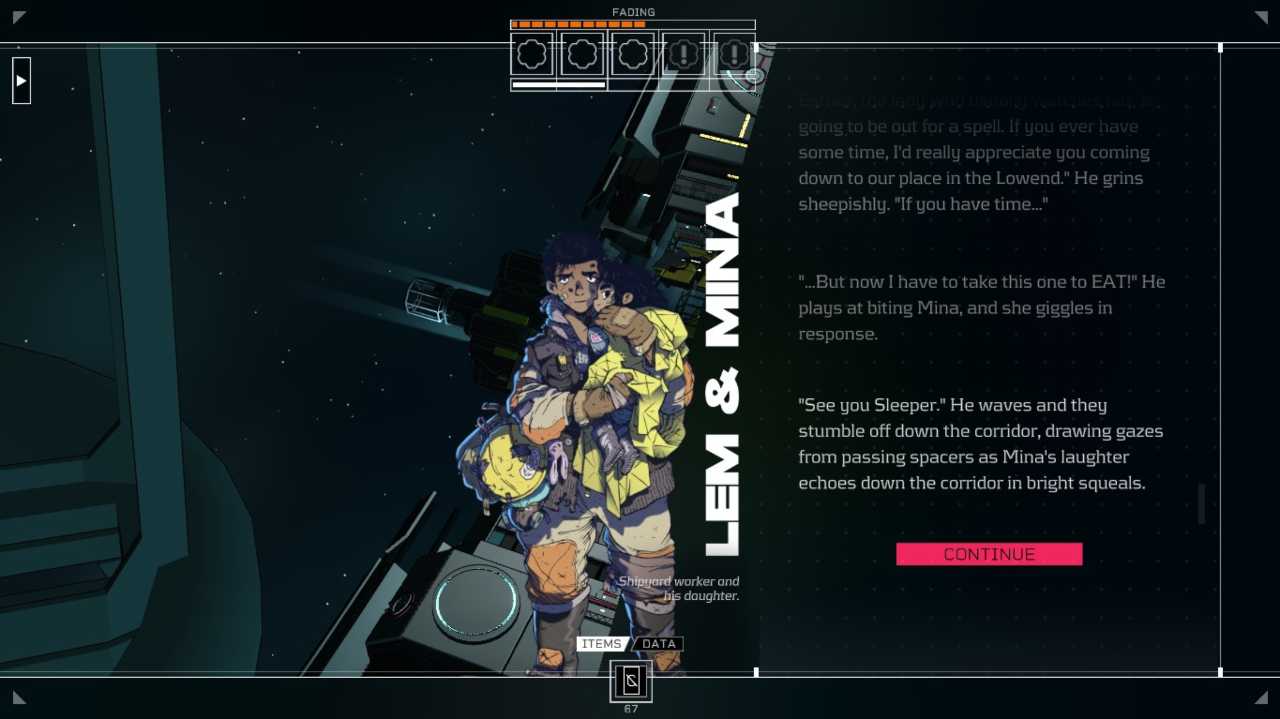
Task: Expand the play-arrow side panel toggle
Action: point(21,81)
